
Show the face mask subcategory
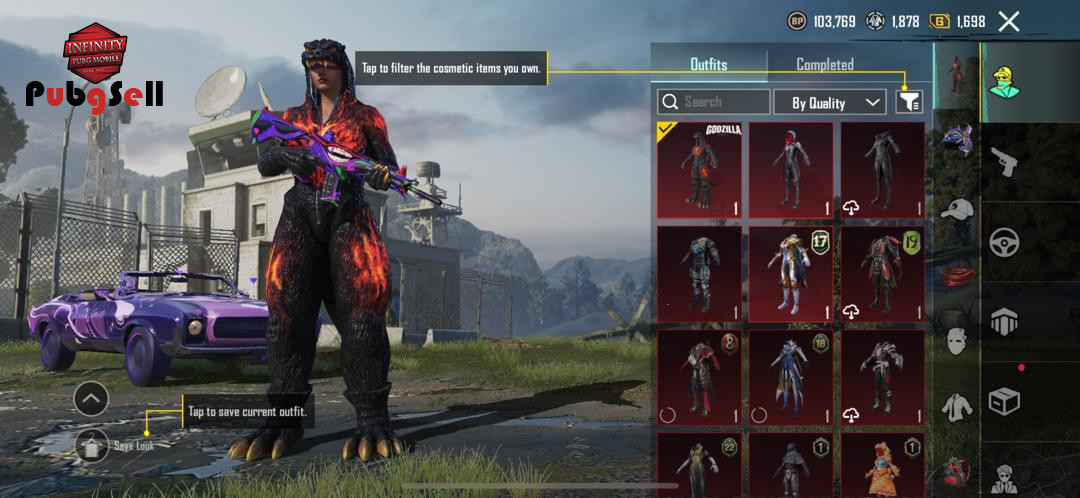pos(957,341)
